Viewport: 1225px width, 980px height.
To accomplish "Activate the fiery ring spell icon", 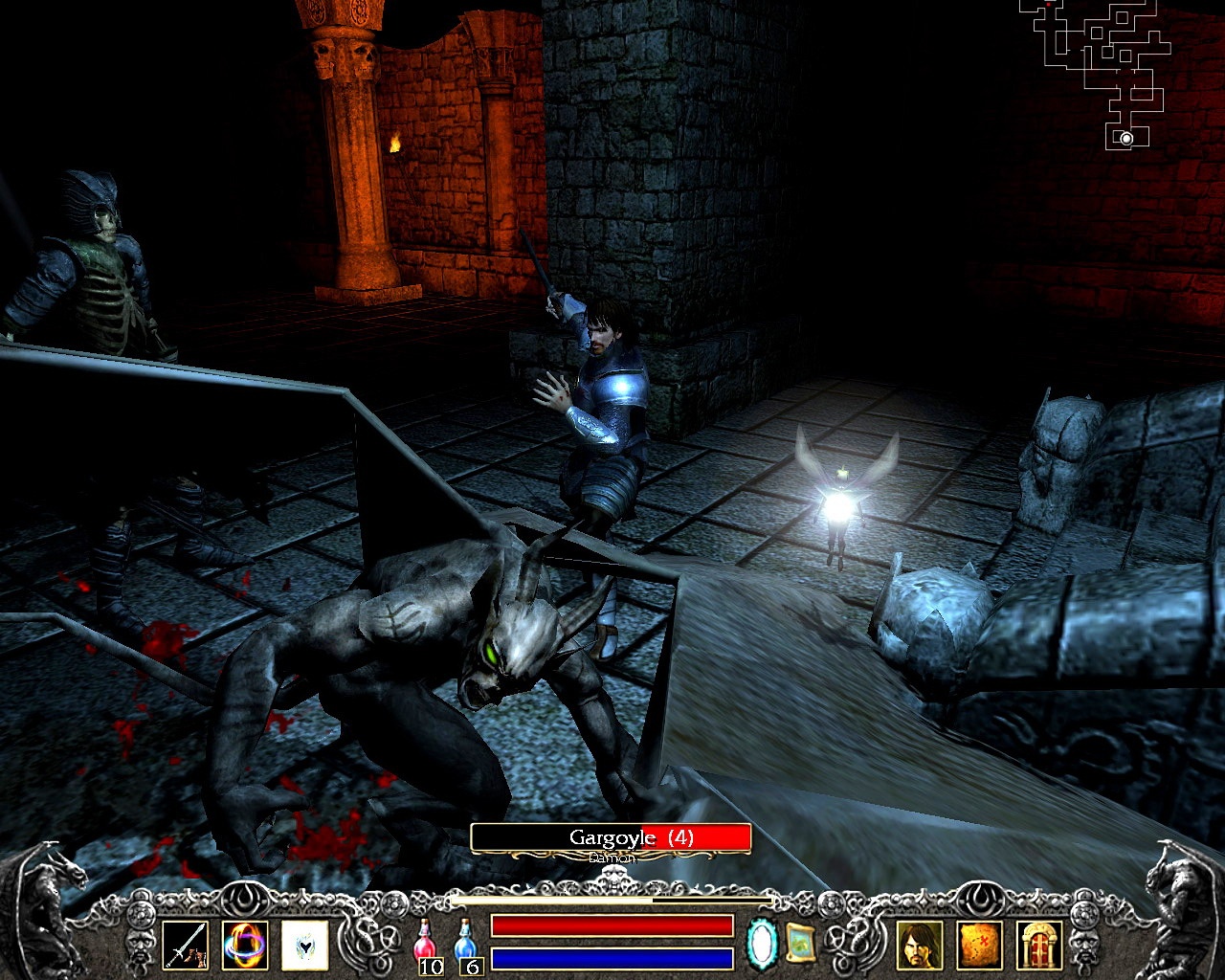I will (243, 946).
